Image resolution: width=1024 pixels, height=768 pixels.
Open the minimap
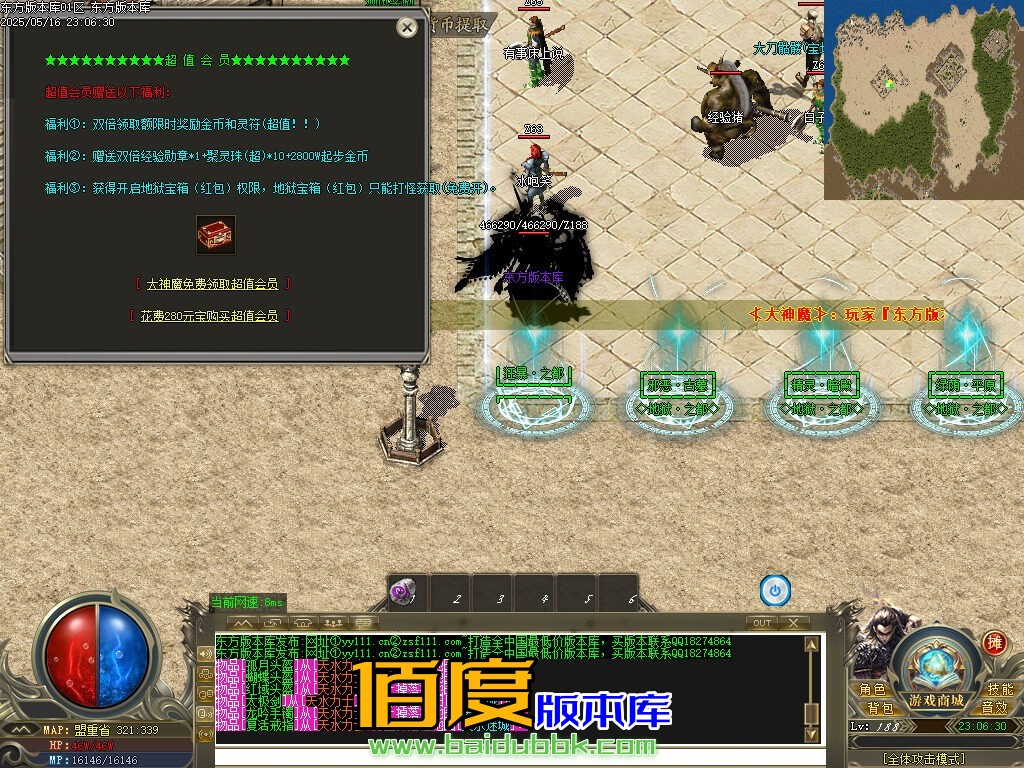[923, 100]
